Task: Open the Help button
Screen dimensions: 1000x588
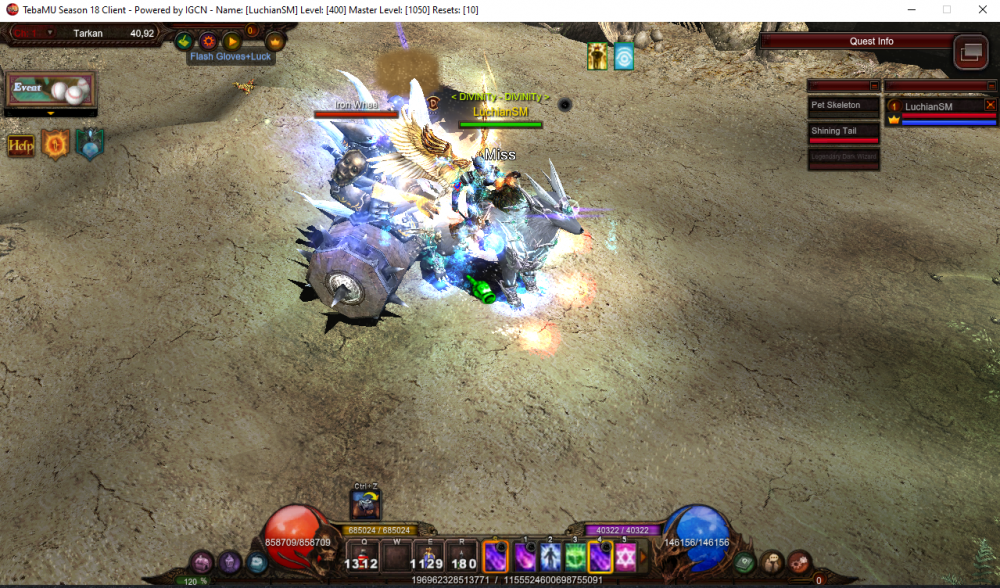Action: coord(20,146)
